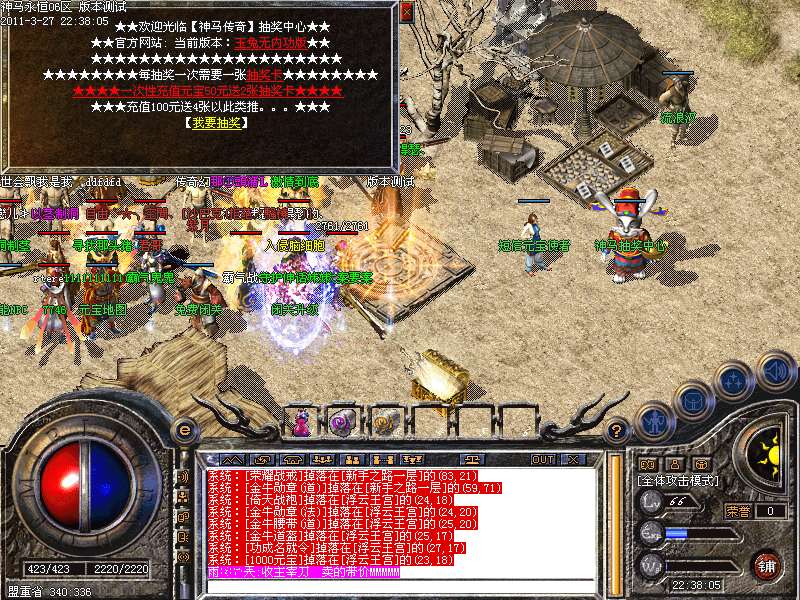Click the round 'e' button beside the belt
800x600 pixels.
(184, 431)
